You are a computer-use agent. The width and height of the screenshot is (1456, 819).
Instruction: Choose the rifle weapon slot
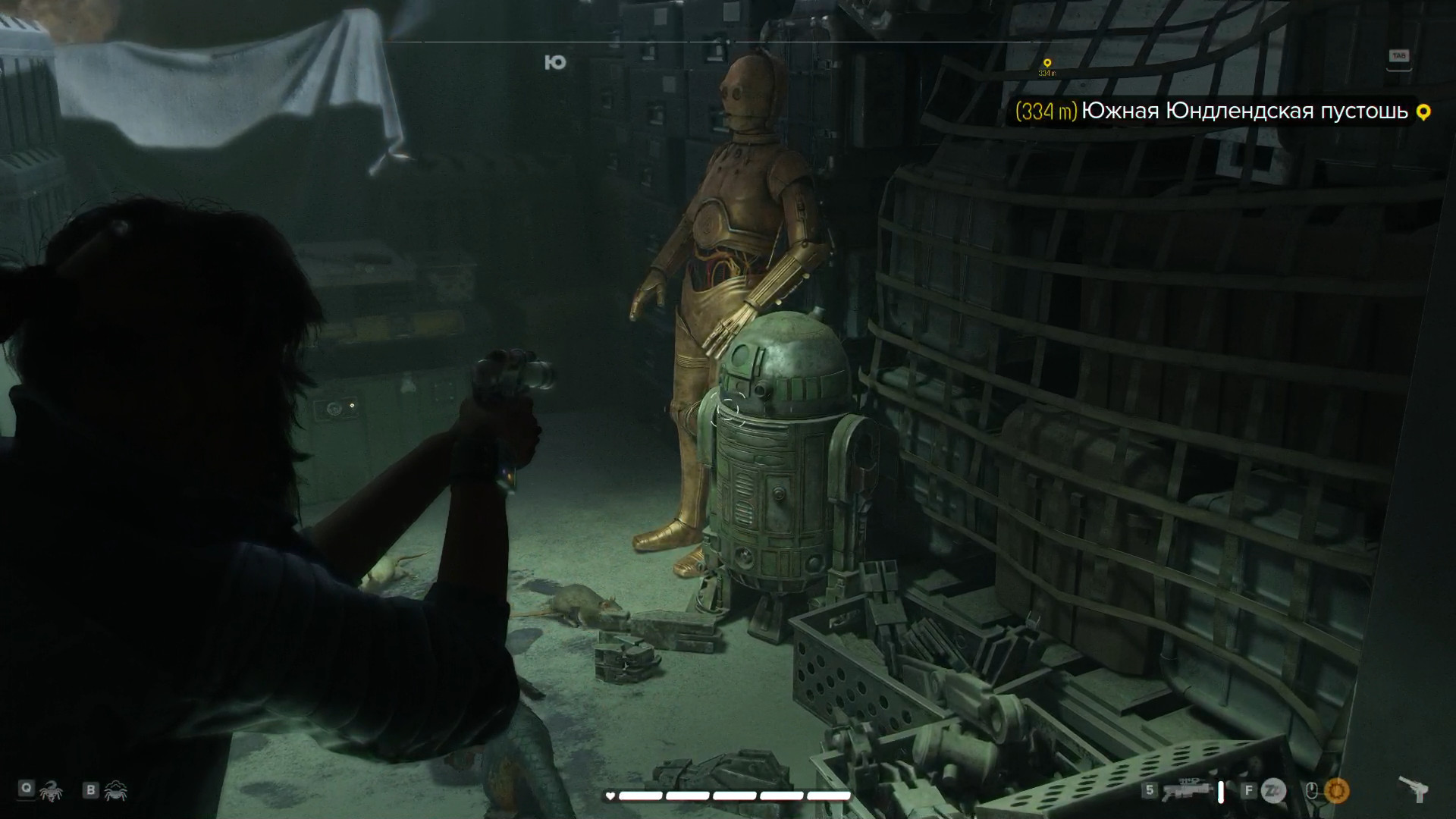click(1184, 791)
